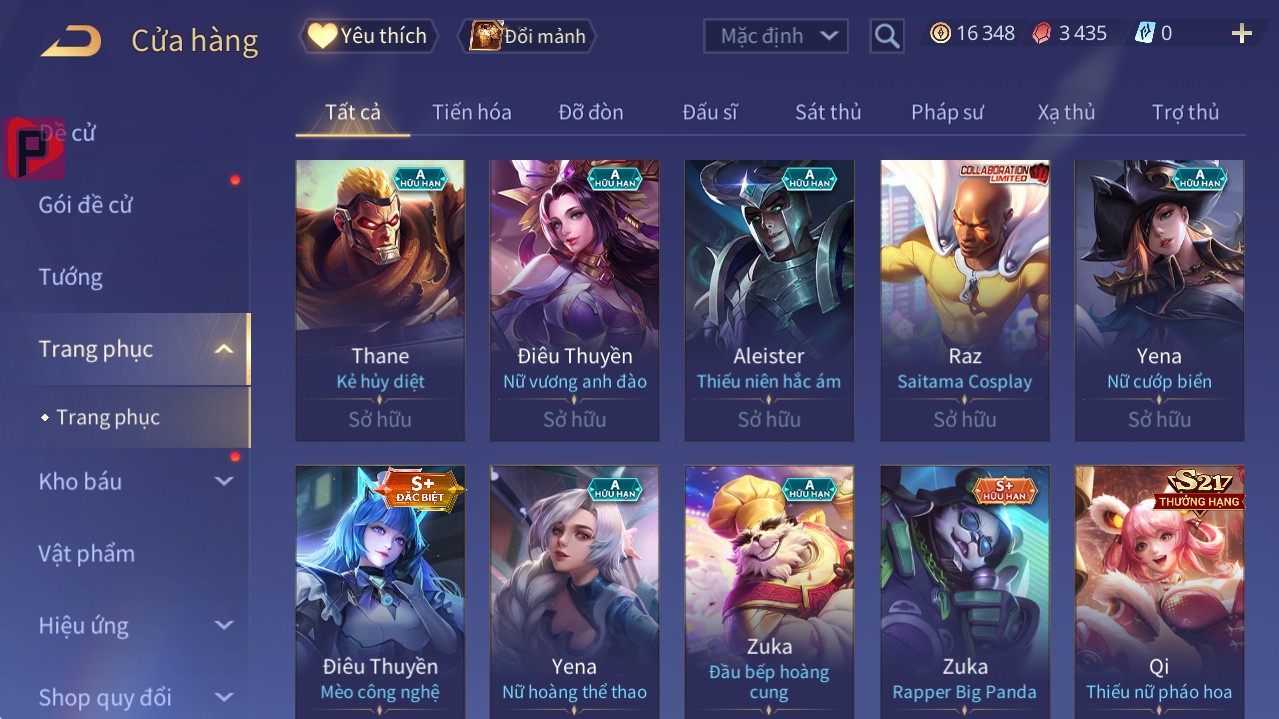Open Zuka's Rapper Big Panda skin
Image resolution: width=1279 pixels, height=719 pixels.
pos(964,590)
